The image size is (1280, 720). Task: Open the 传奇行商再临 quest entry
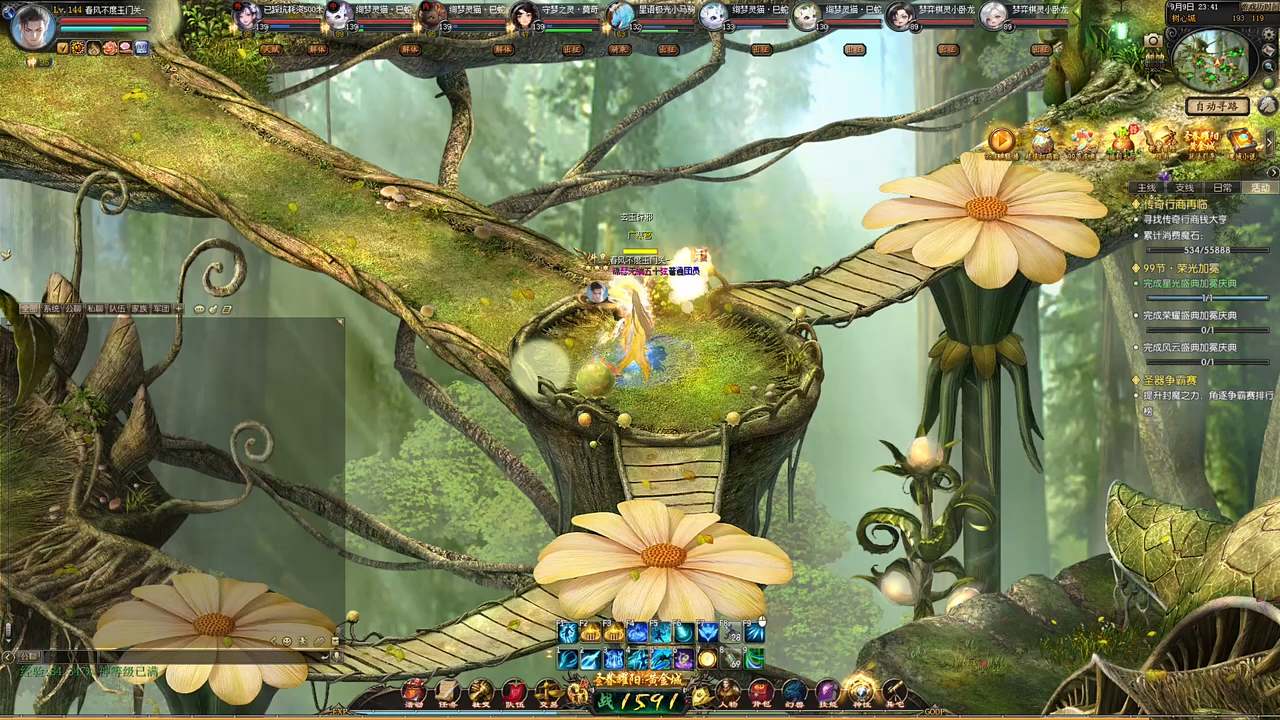pyautogui.click(x=1182, y=204)
